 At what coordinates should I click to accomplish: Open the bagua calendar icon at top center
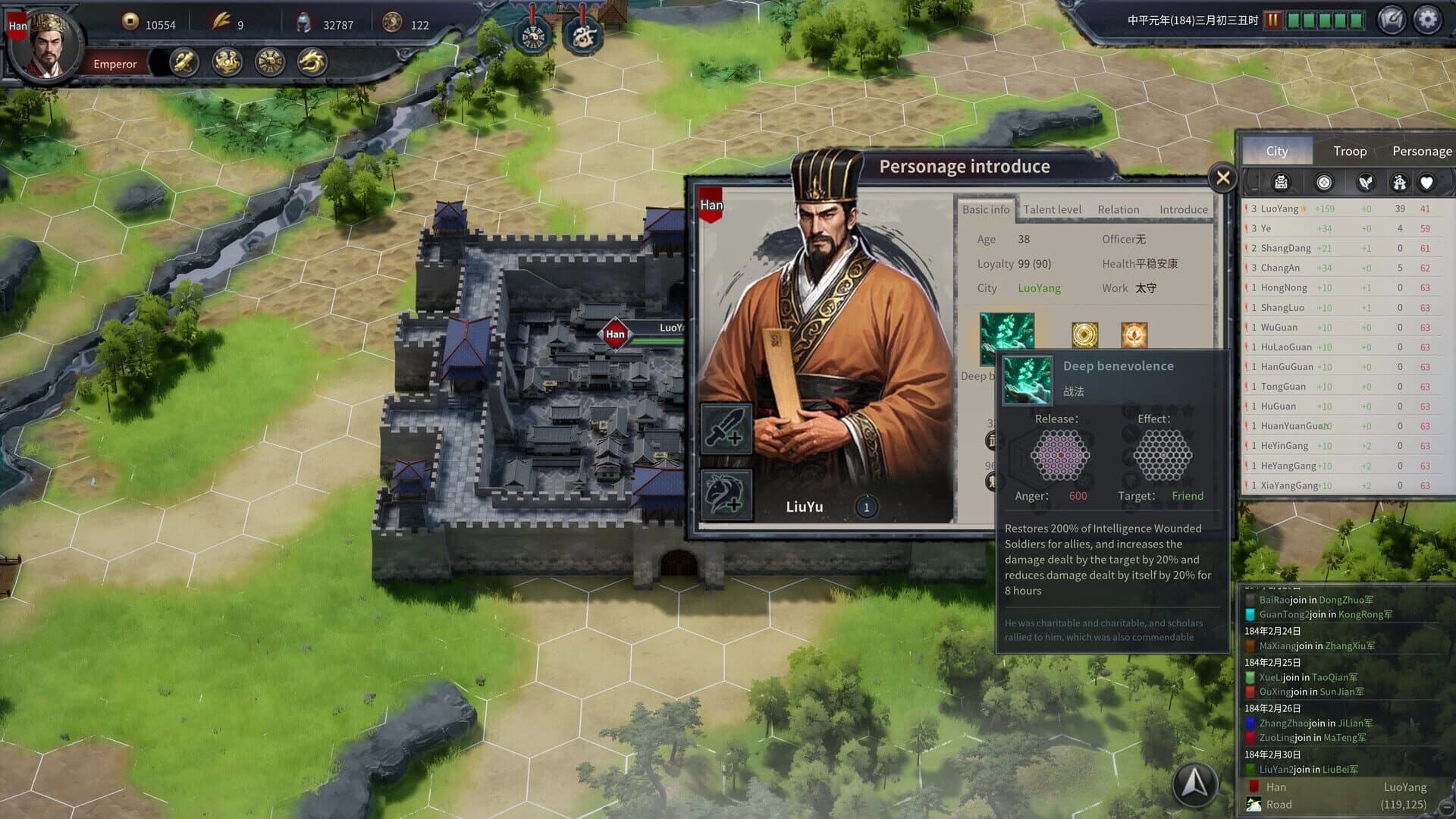click(532, 33)
